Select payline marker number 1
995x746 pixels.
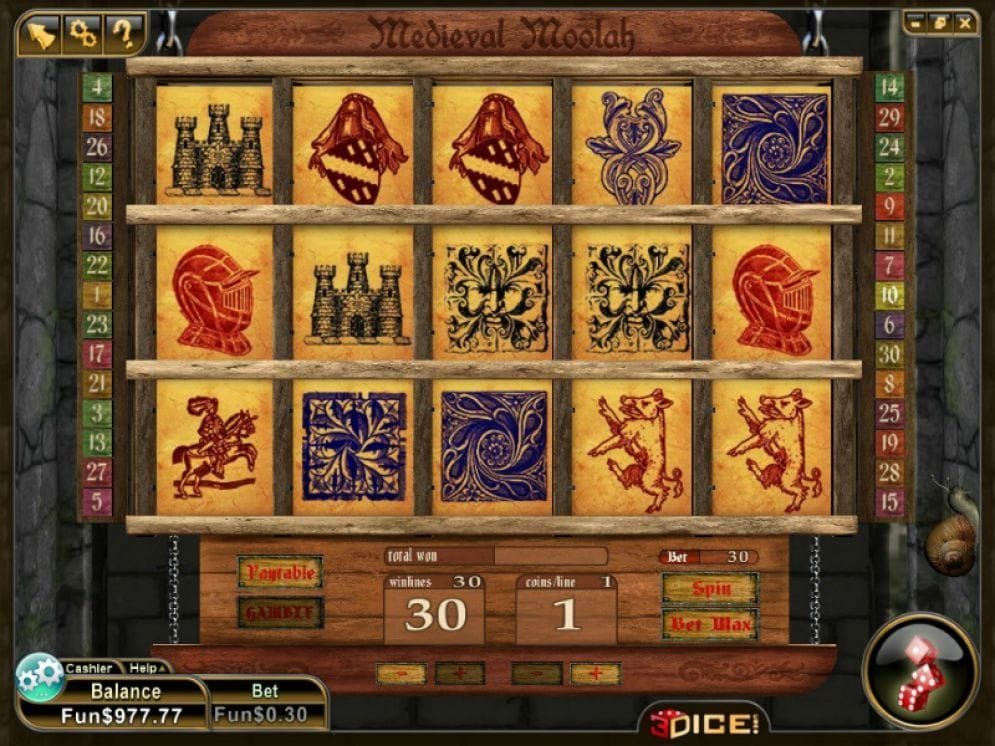click(x=97, y=295)
